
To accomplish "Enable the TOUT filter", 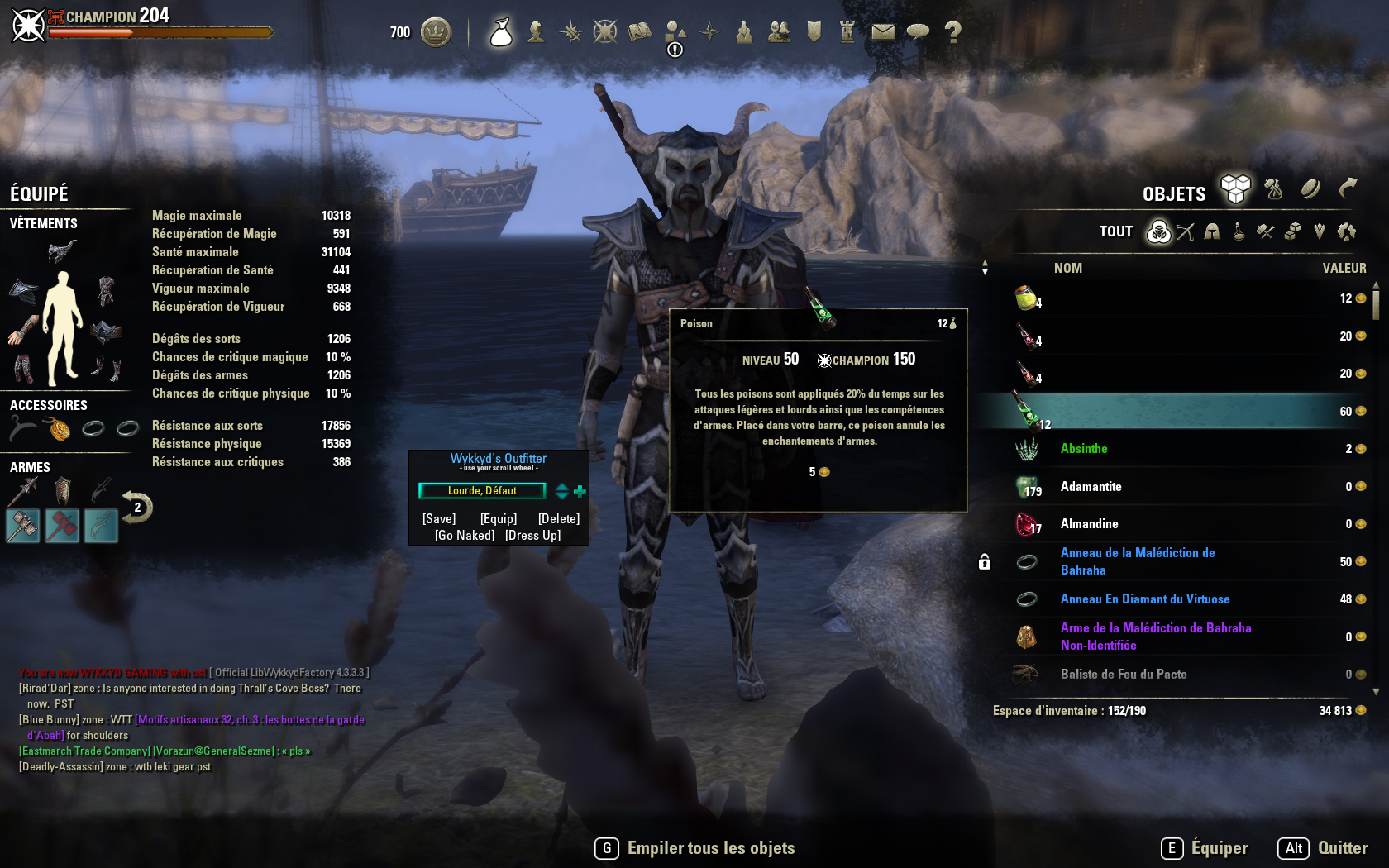I will [x=1115, y=231].
